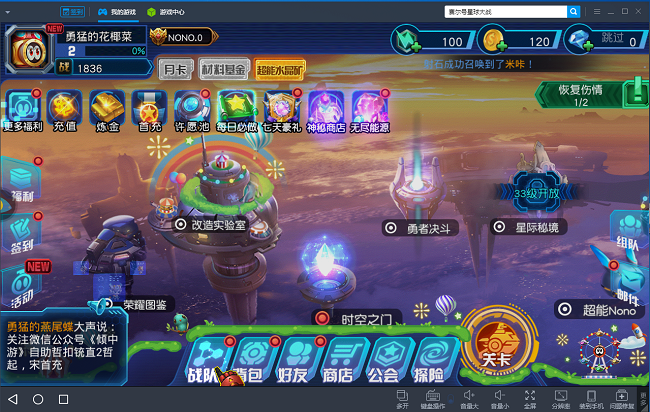This screenshot has height=412, width=650.
Task: Open the 许愿池 wishing pool icon
Action: pos(191,110)
